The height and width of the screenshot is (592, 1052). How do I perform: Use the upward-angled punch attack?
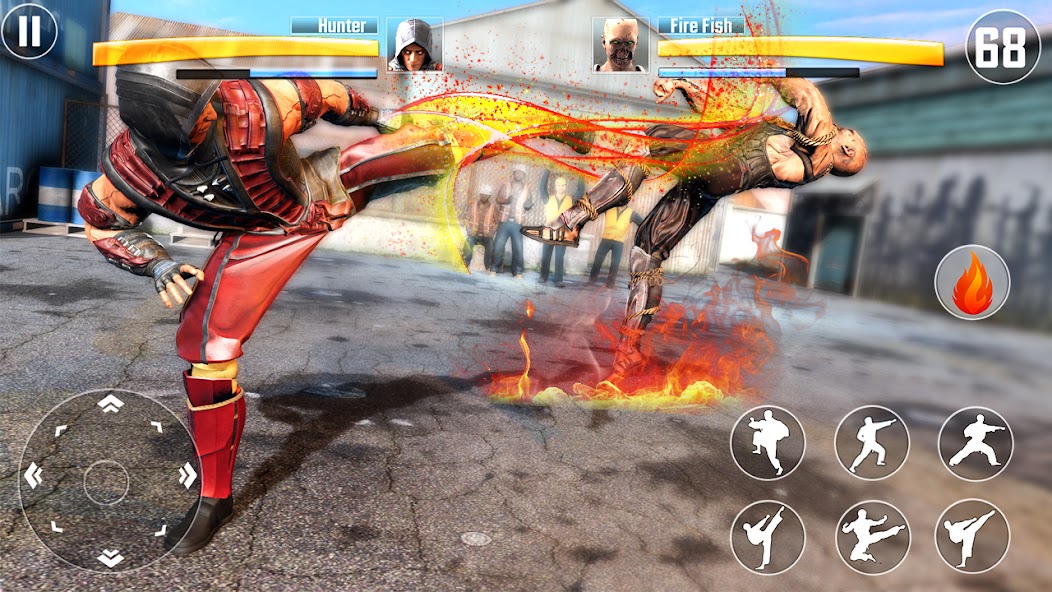(x=871, y=442)
